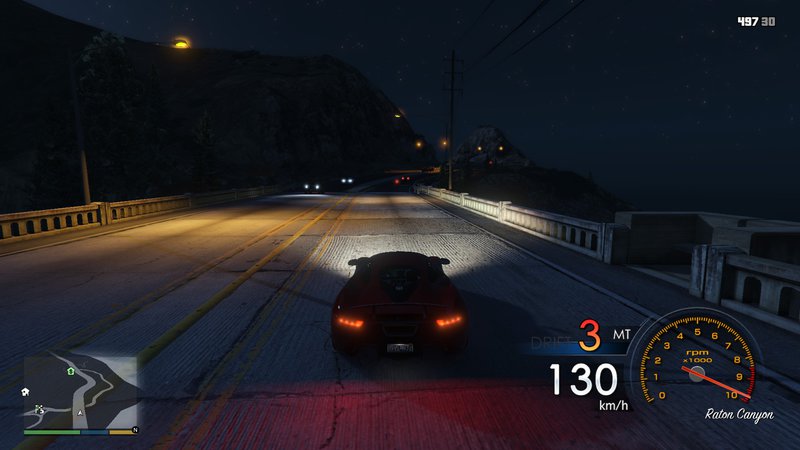Click the white house blip on minimap

click(25, 392)
